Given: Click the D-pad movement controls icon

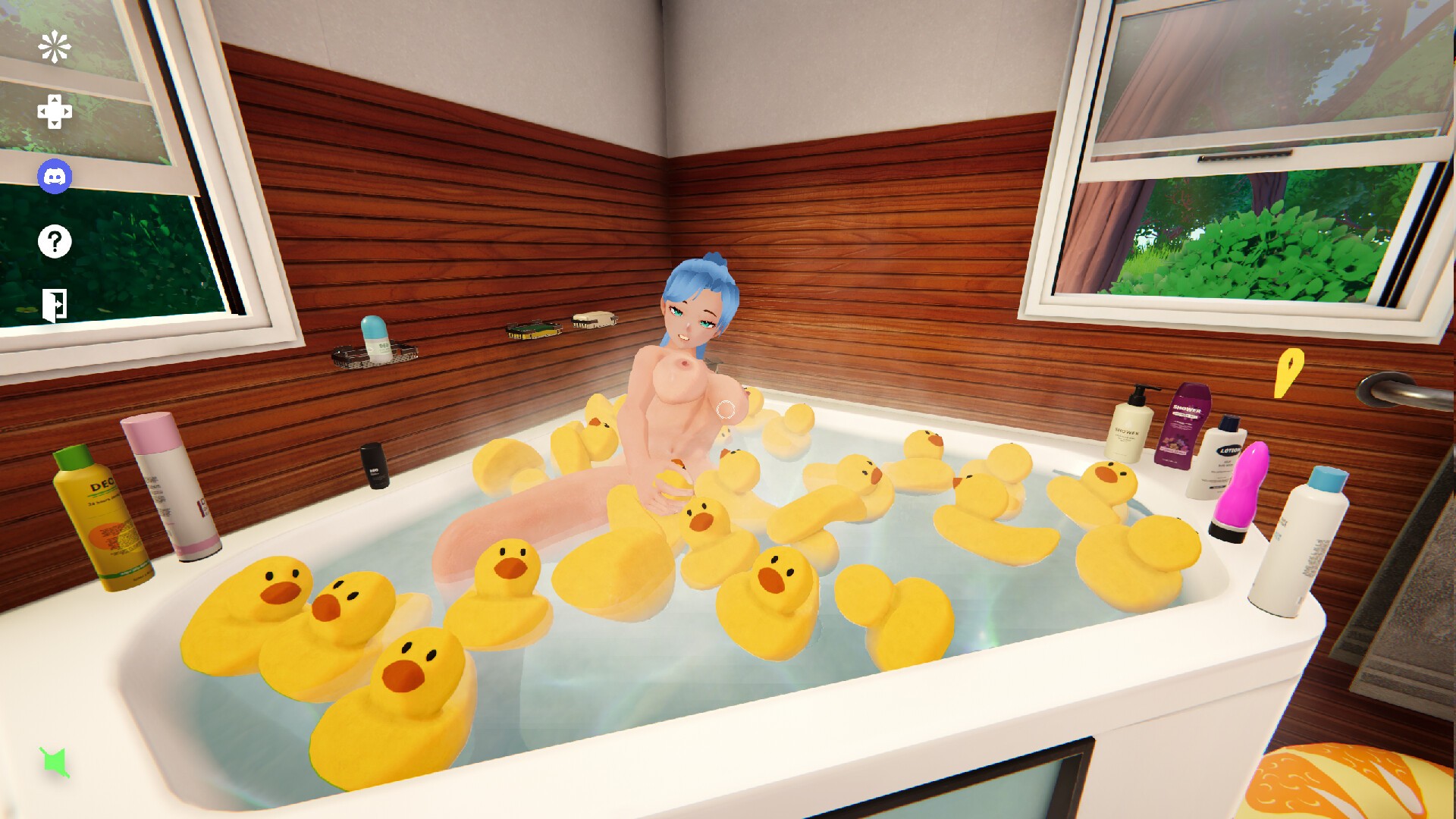Looking at the screenshot, I should pyautogui.click(x=53, y=112).
